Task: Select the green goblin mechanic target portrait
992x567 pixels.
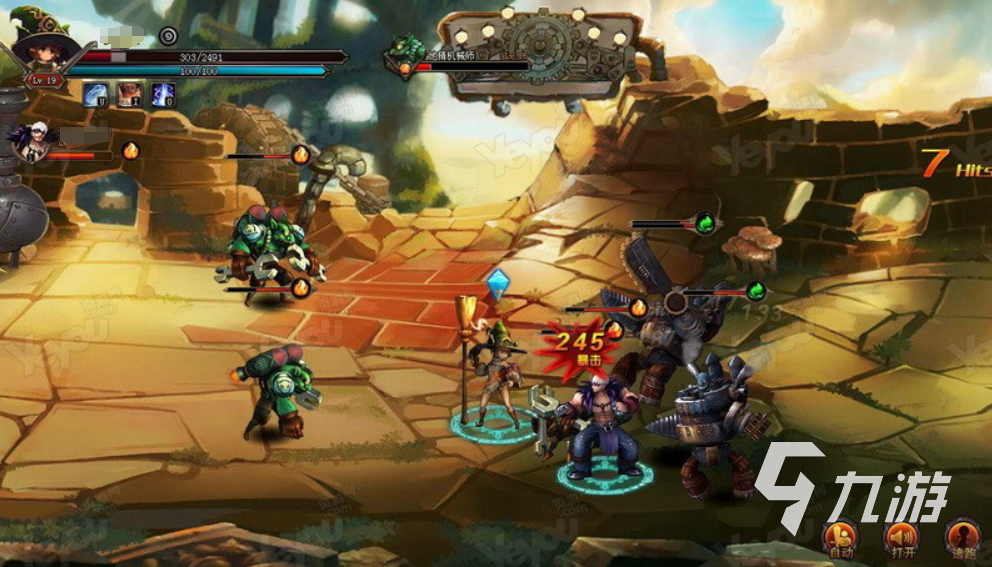Action: tap(406, 52)
